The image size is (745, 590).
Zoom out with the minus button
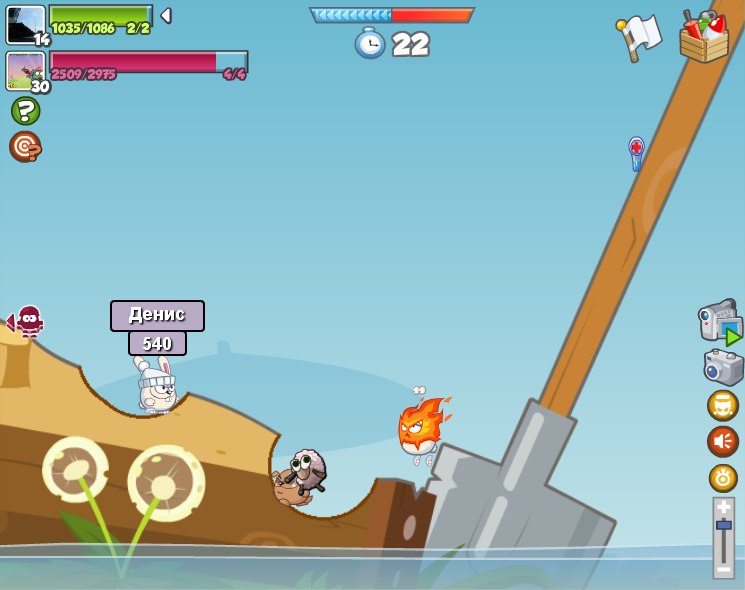click(x=723, y=569)
